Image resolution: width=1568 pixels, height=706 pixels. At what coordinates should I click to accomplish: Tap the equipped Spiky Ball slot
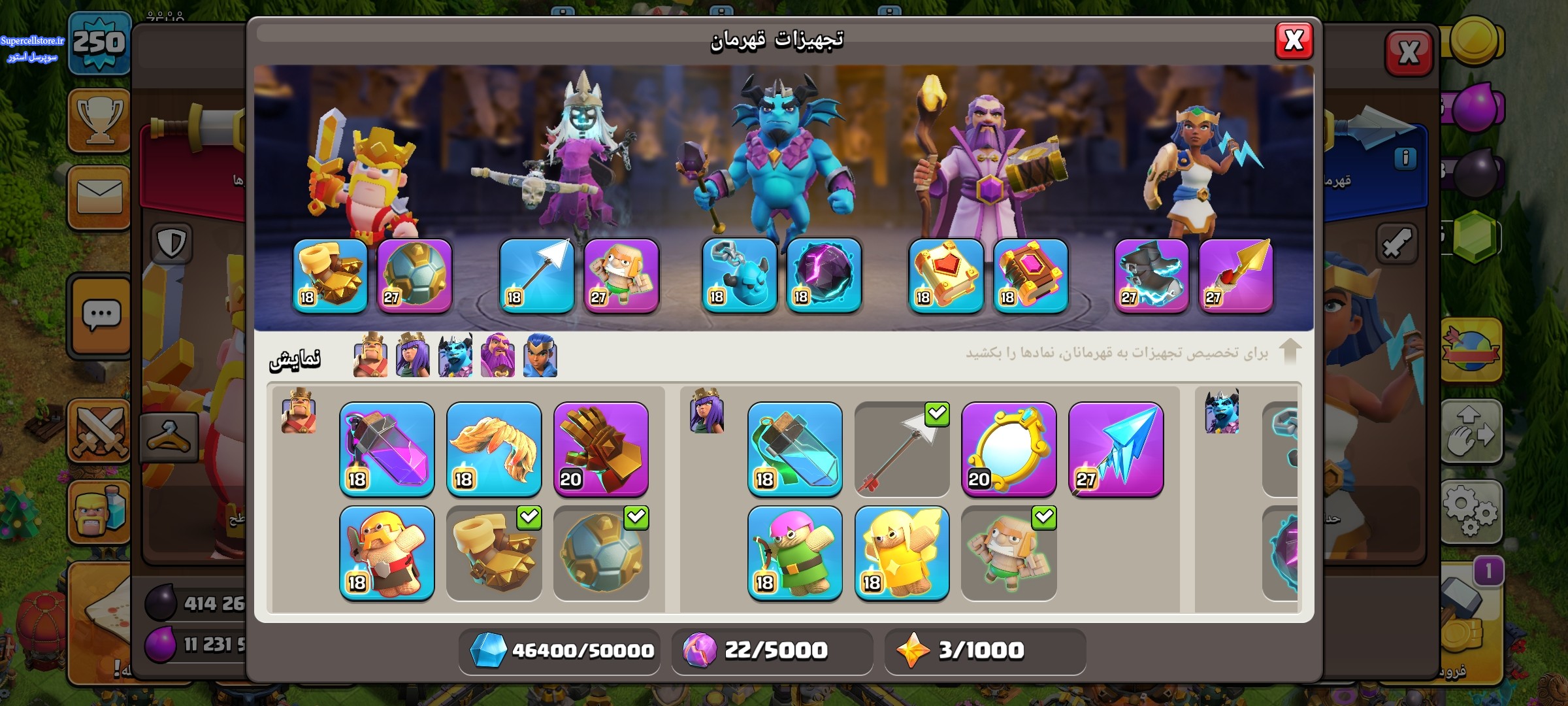[x=415, y=275]
